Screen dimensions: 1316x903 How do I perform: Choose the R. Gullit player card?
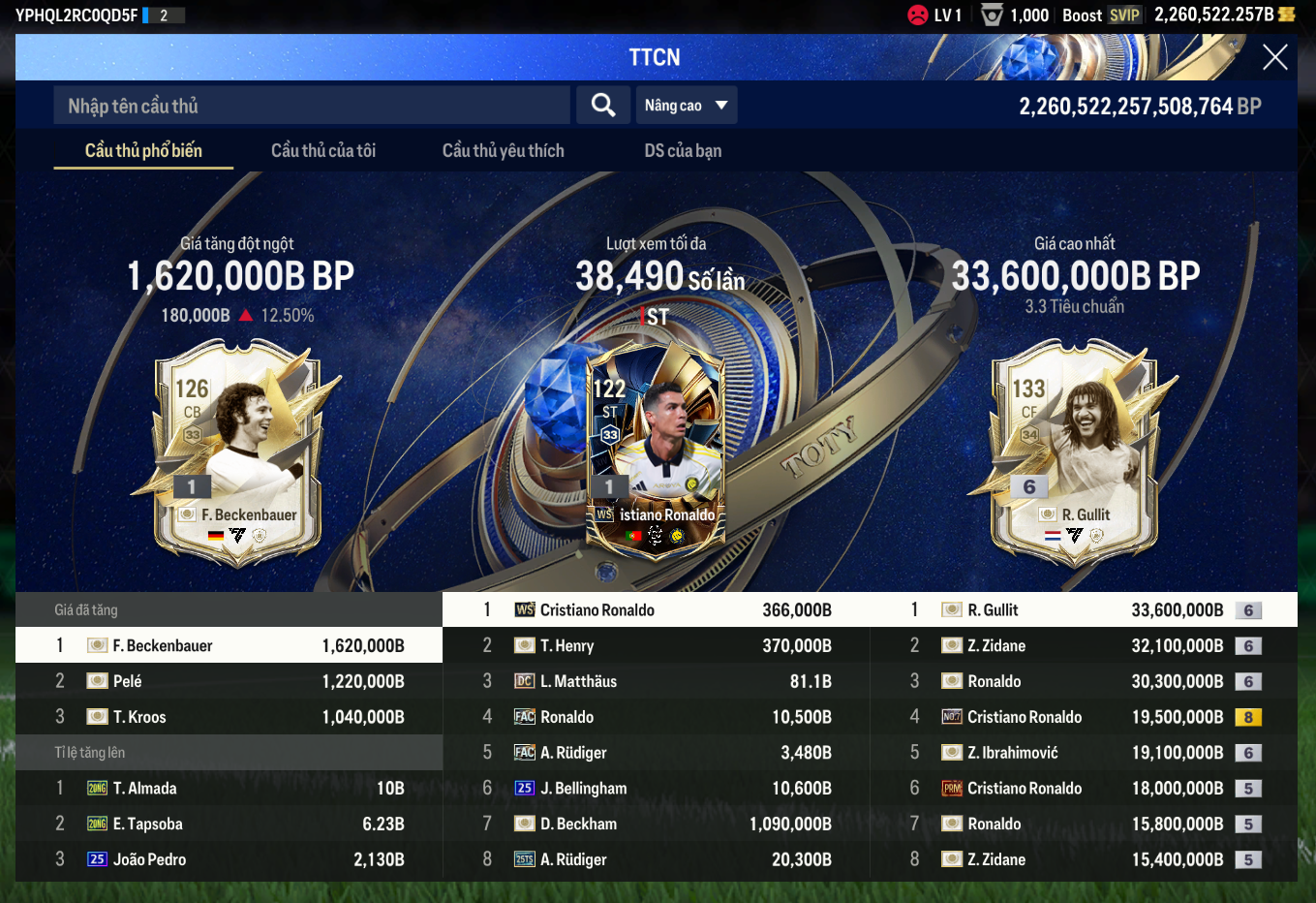click(1074, 451)
